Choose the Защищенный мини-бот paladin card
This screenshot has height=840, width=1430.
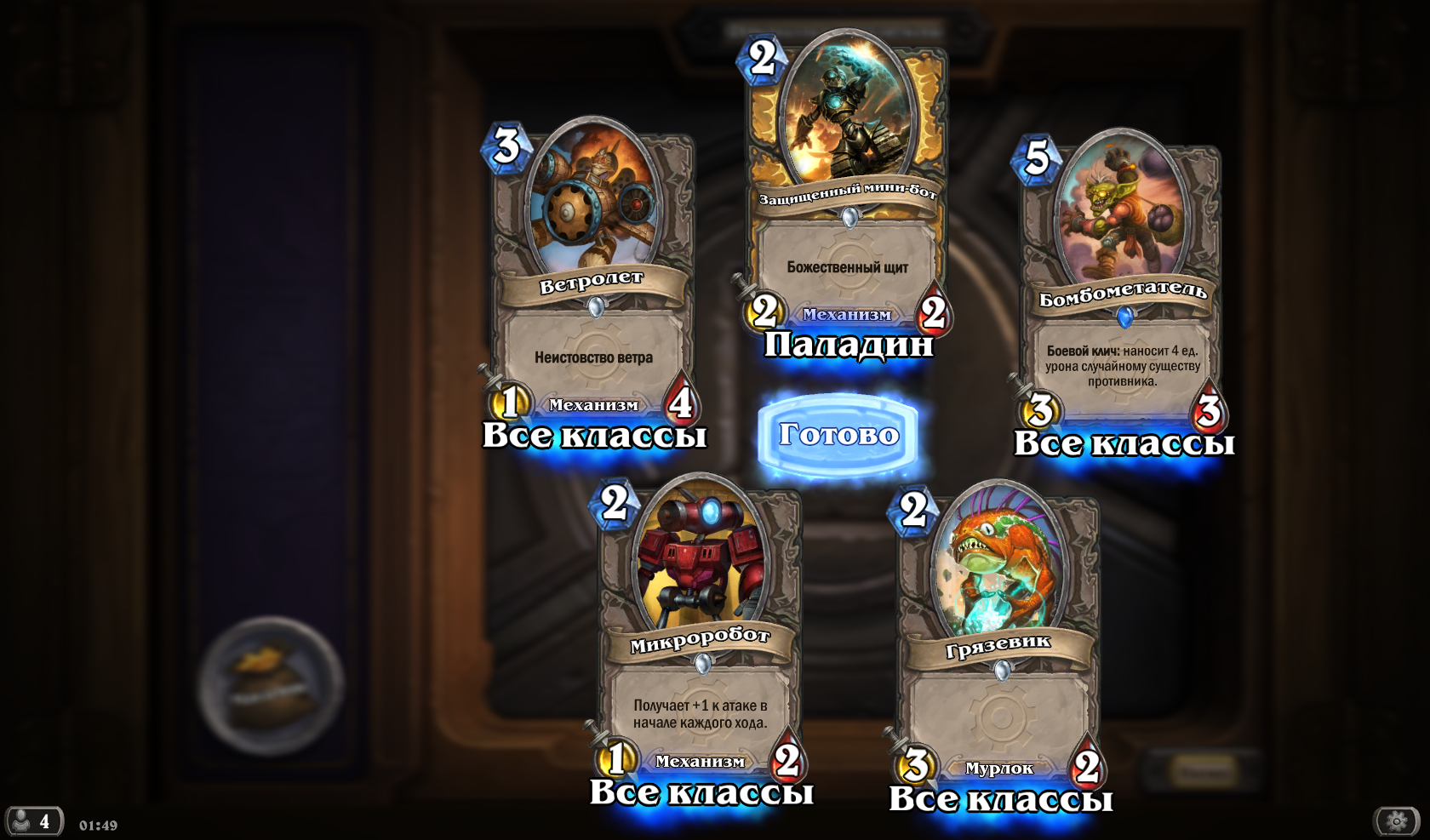[x=848, y=187]
